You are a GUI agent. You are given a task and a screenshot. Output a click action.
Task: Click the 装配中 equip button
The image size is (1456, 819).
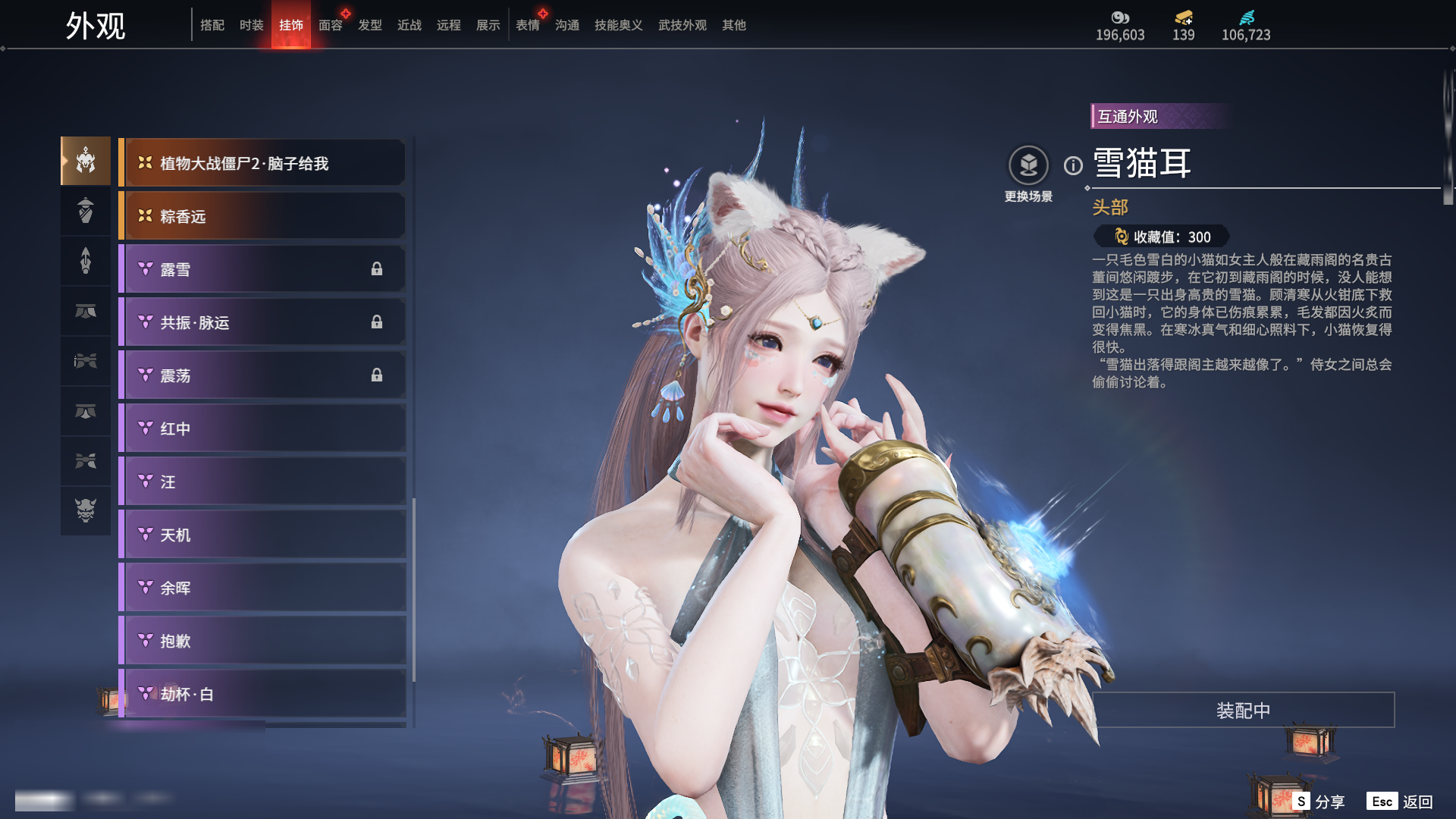click(1243, 710)
